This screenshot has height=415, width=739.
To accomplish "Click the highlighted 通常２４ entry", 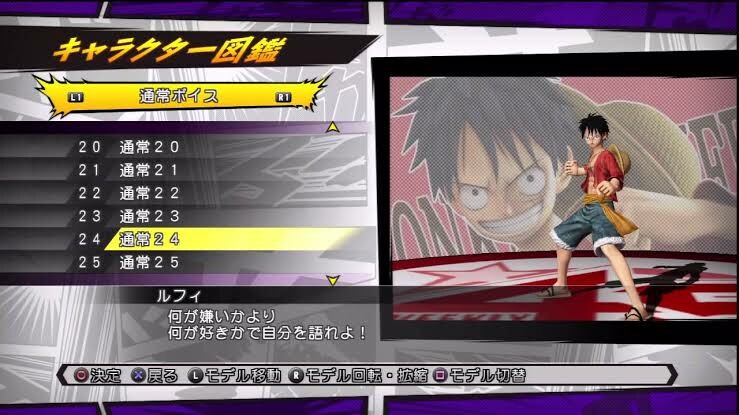I will tap(150, 239).
